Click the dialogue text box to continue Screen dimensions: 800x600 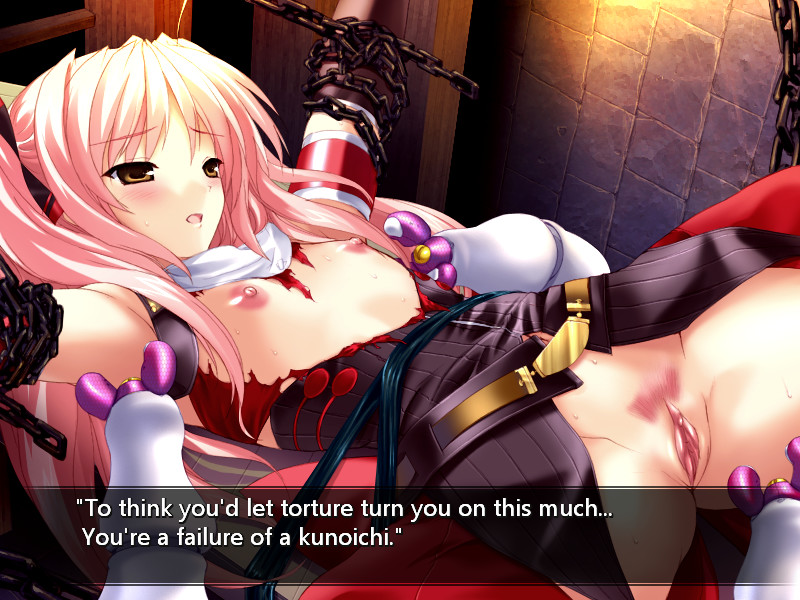(400, 535)
